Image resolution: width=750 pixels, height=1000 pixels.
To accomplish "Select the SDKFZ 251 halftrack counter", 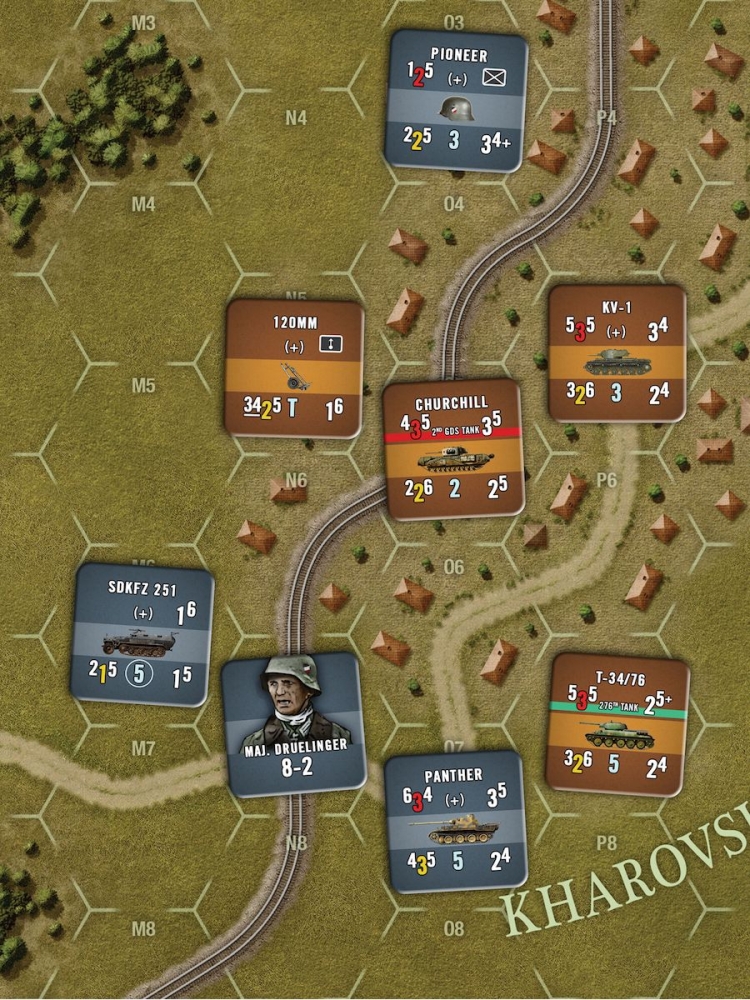I will tap(142, 632).
